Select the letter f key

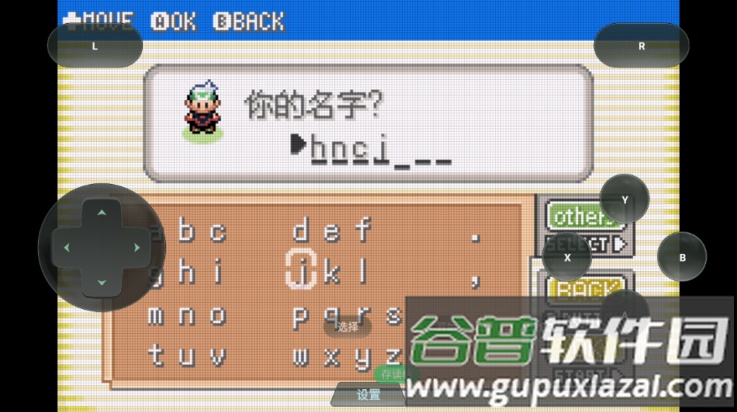pos(362,232)
